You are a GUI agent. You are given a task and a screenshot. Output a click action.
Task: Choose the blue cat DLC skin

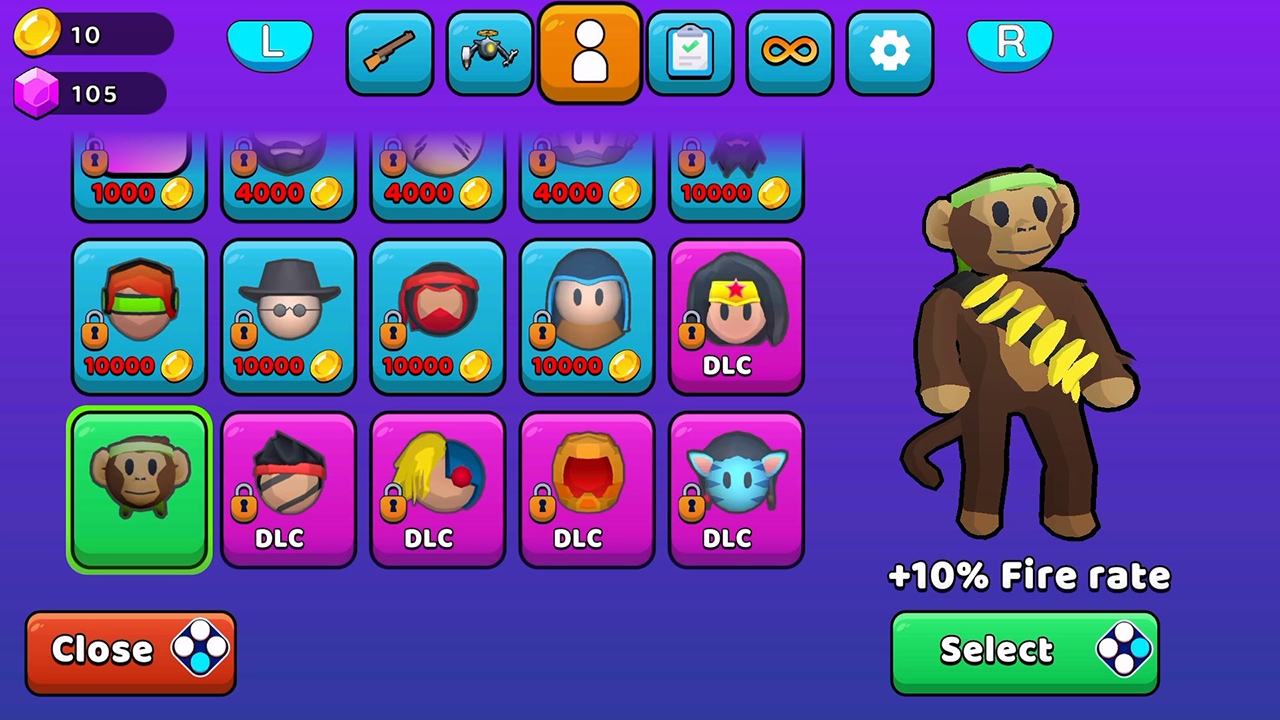point(736,489)
